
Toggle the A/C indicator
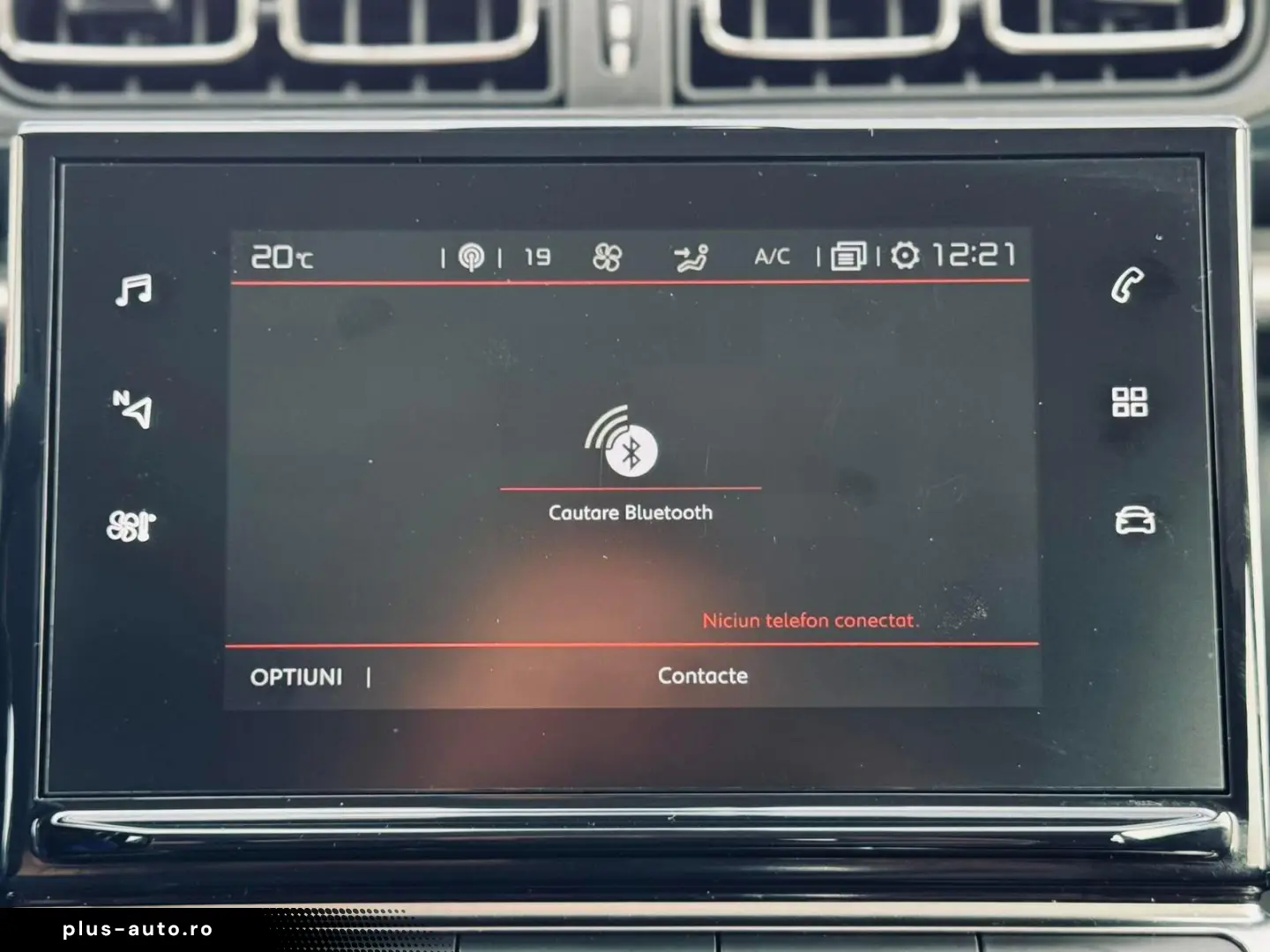pos(773,257)
